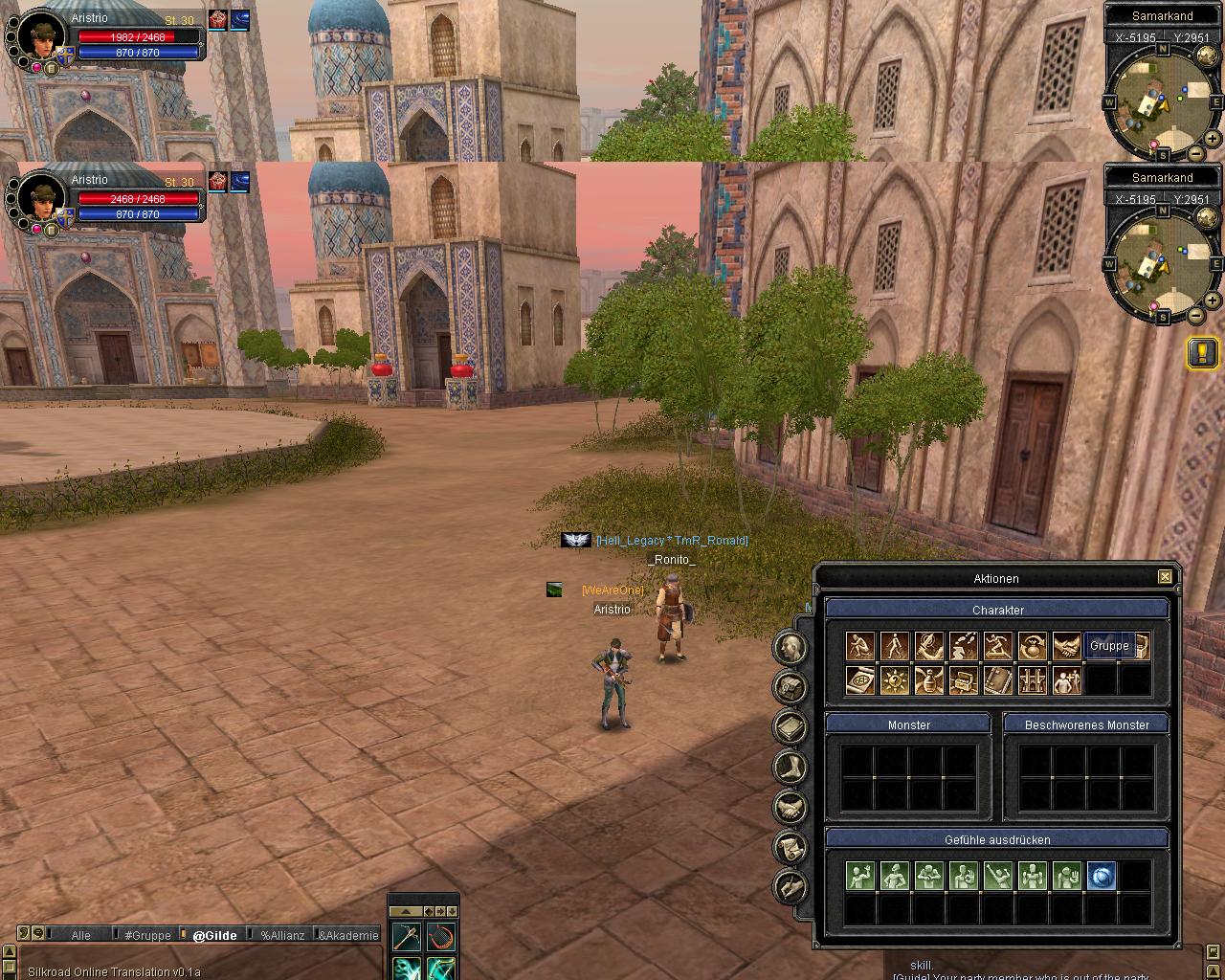Image resolution: width=1225 pixels, height=980 pixels.
Task: Open the scroll side tab
Action: (791, 847)
